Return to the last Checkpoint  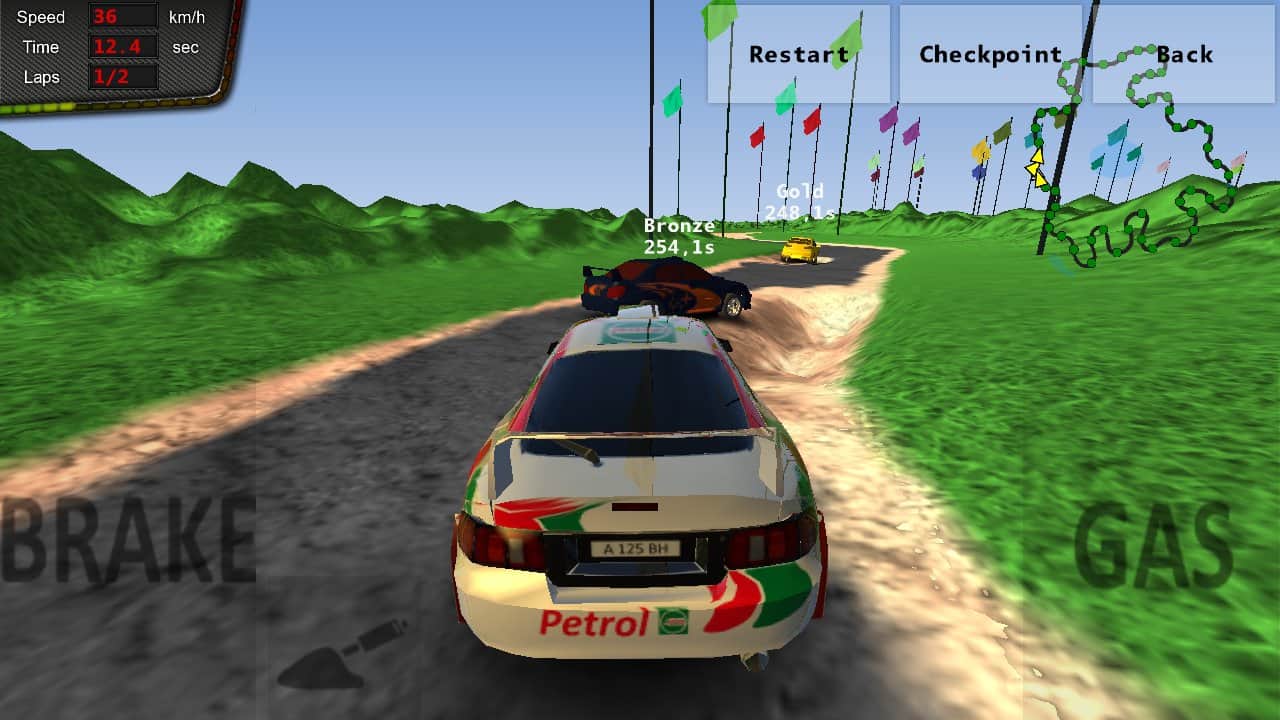coord(990,54)
